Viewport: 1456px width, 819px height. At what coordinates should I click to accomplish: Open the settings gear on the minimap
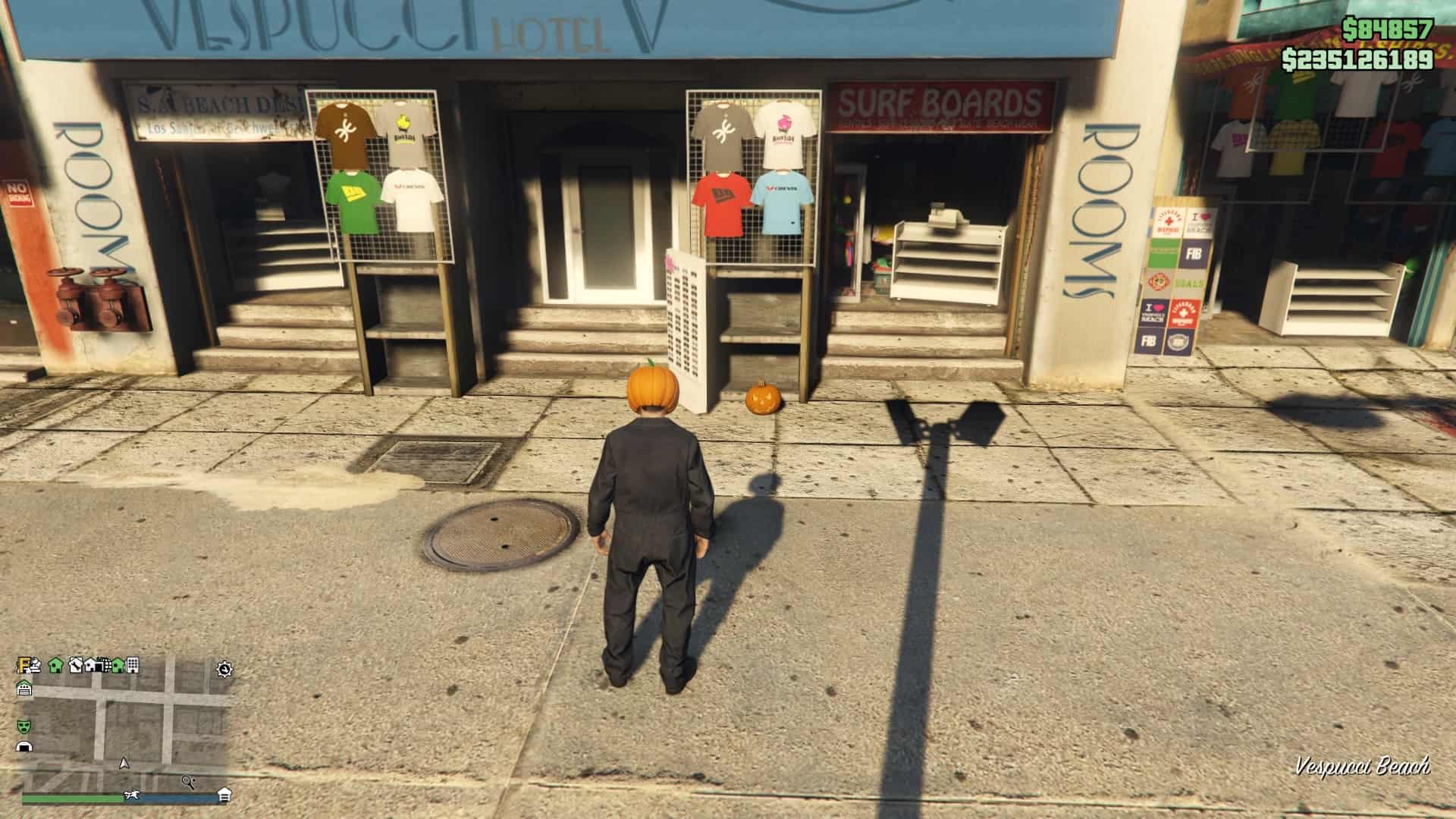[x=223, y=669]
